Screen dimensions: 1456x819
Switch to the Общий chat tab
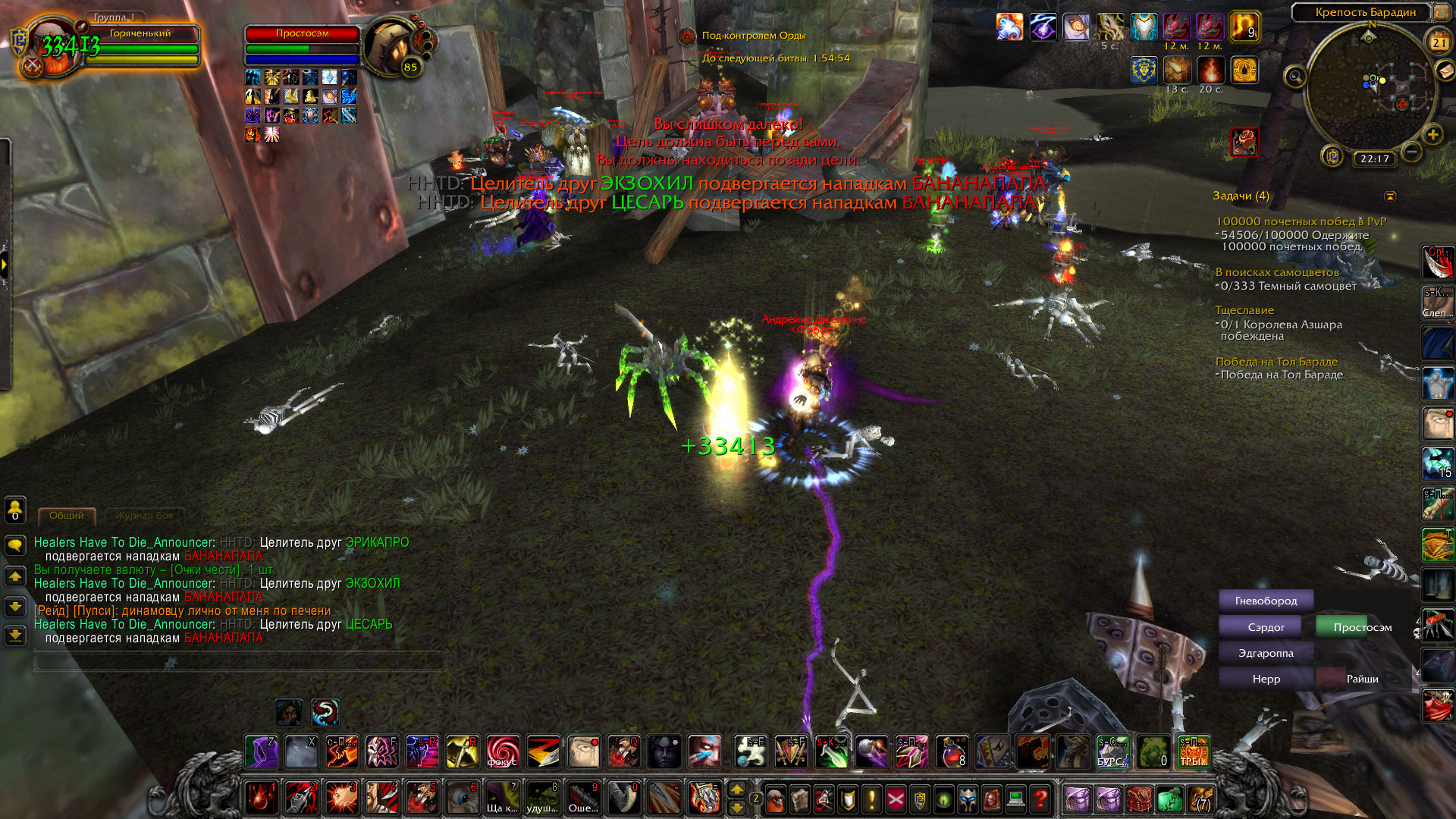[67, 516]
